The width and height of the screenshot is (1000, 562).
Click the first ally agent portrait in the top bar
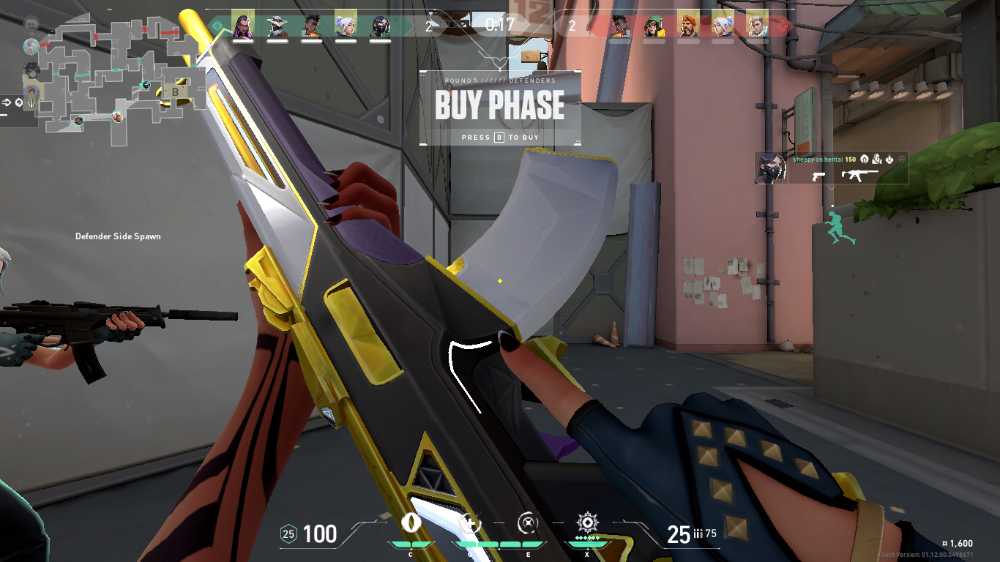tap(242, 23)
